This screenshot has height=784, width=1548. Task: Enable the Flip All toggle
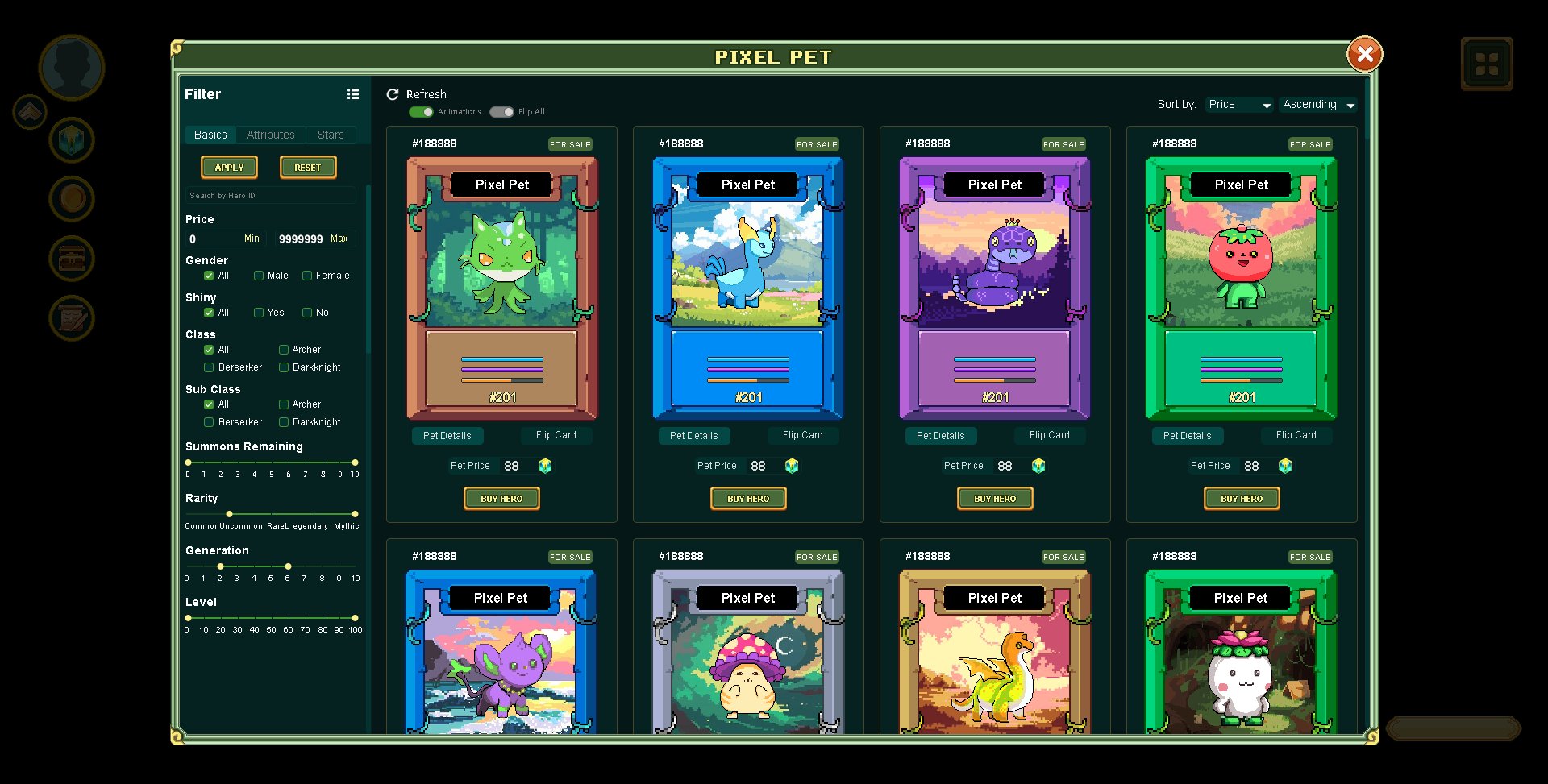pyautogui.click(x=501, y=112)
